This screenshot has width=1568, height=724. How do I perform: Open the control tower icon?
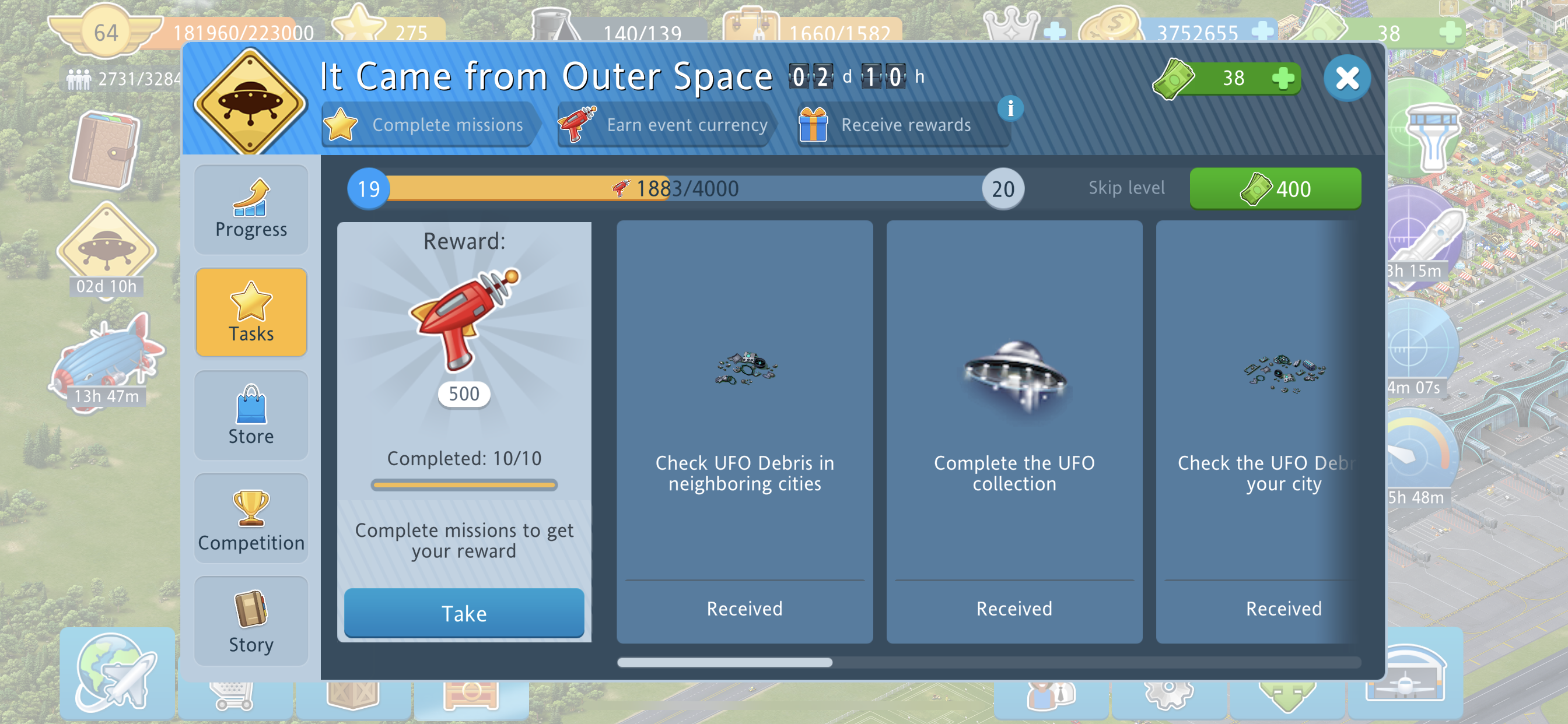point(1431,137)
